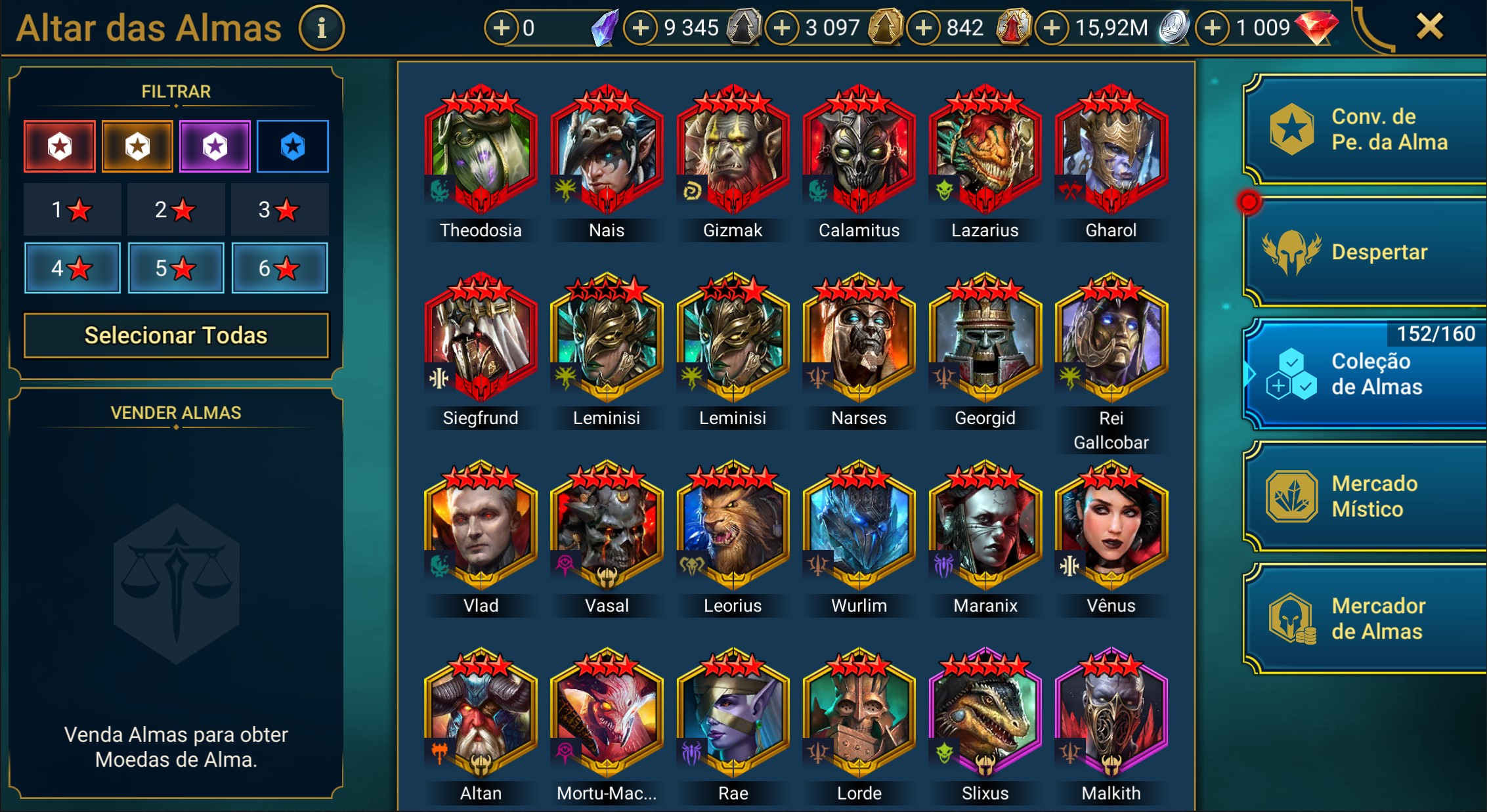
Task: Open the Mercado Místico tab
Action: pos(1366,496)
